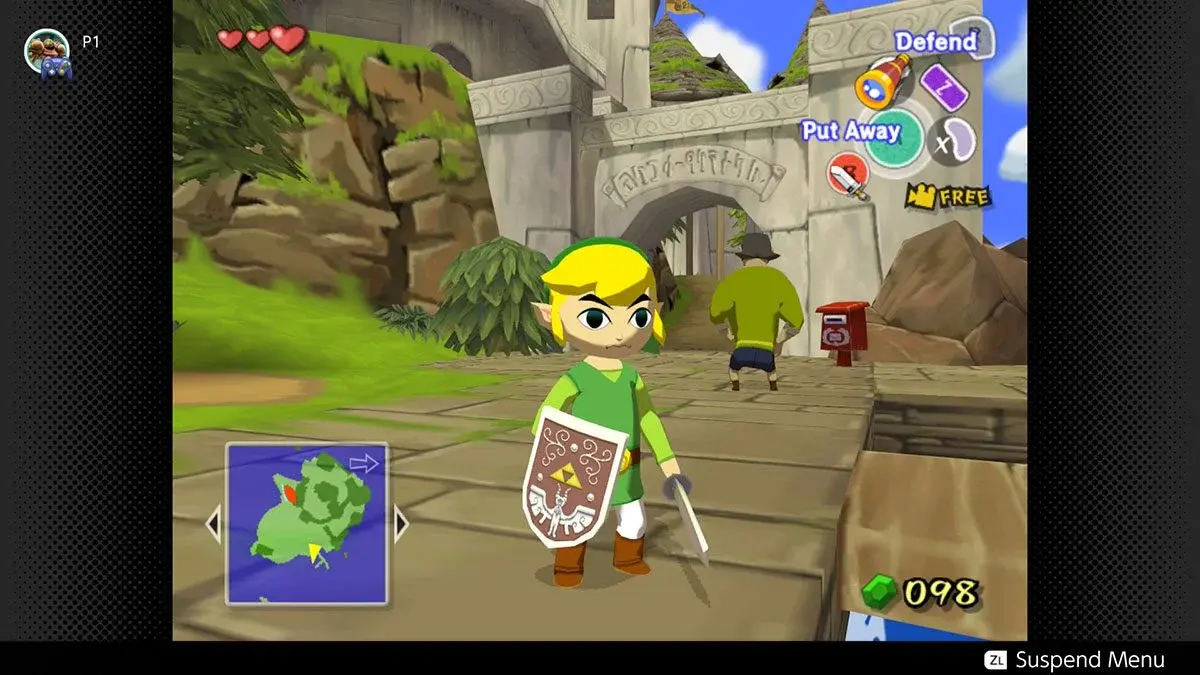Select the telescope item icon
The width and height of the screenshot is (1200, 675).
coord(884,80)
